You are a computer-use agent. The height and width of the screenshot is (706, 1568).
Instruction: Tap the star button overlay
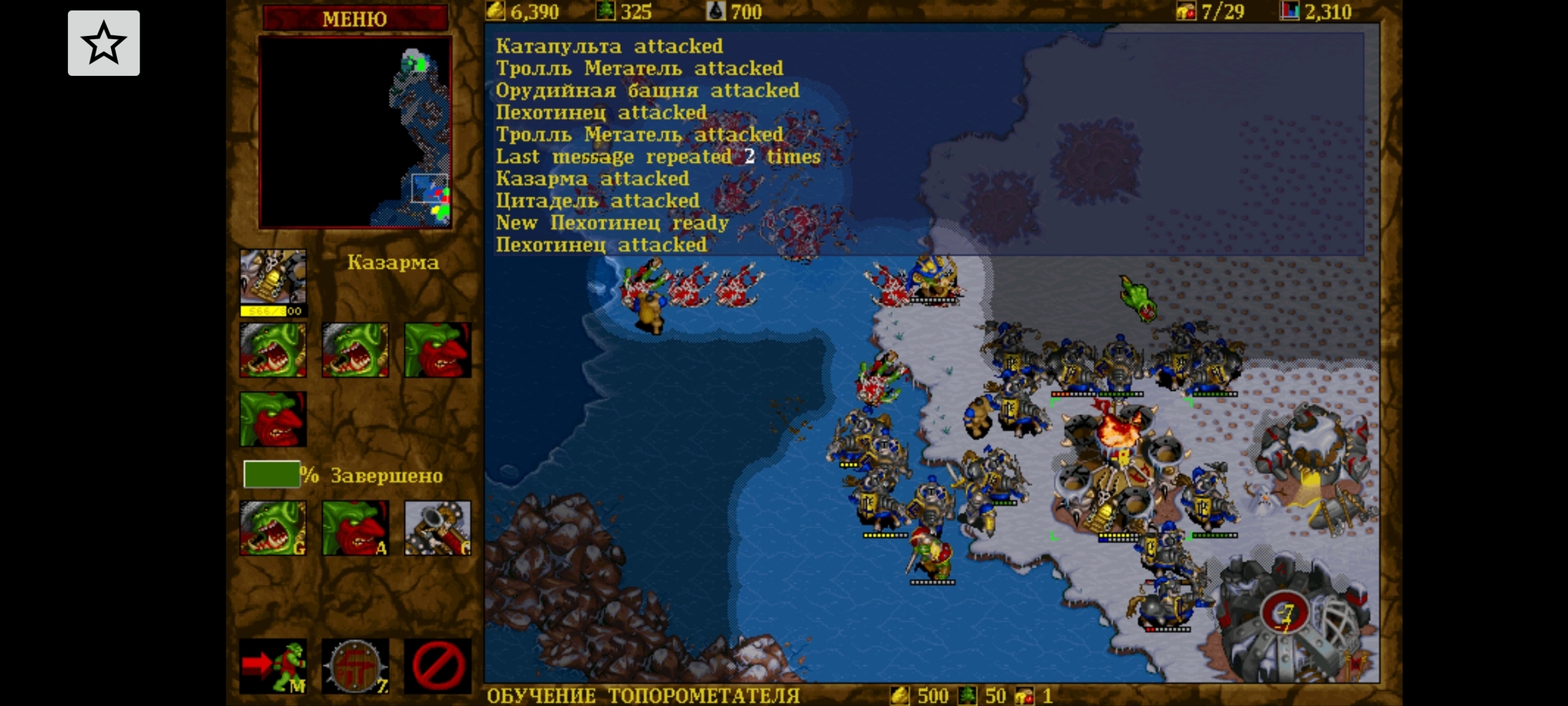click(104, 44)
